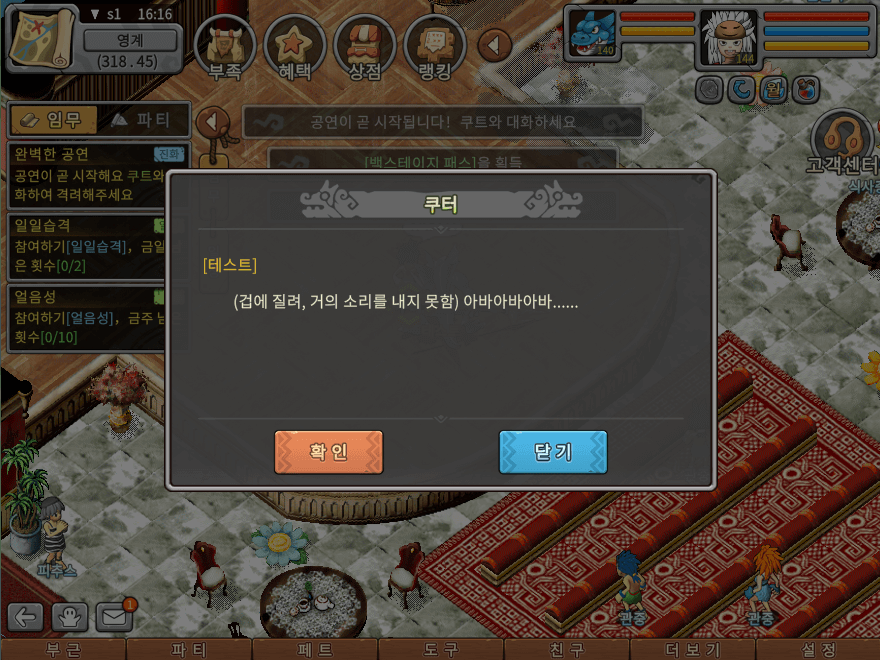Click the back arrow button at bottom left
Image resolution: width=880 pixels, height=660 pixels.
tap(26, 618)
